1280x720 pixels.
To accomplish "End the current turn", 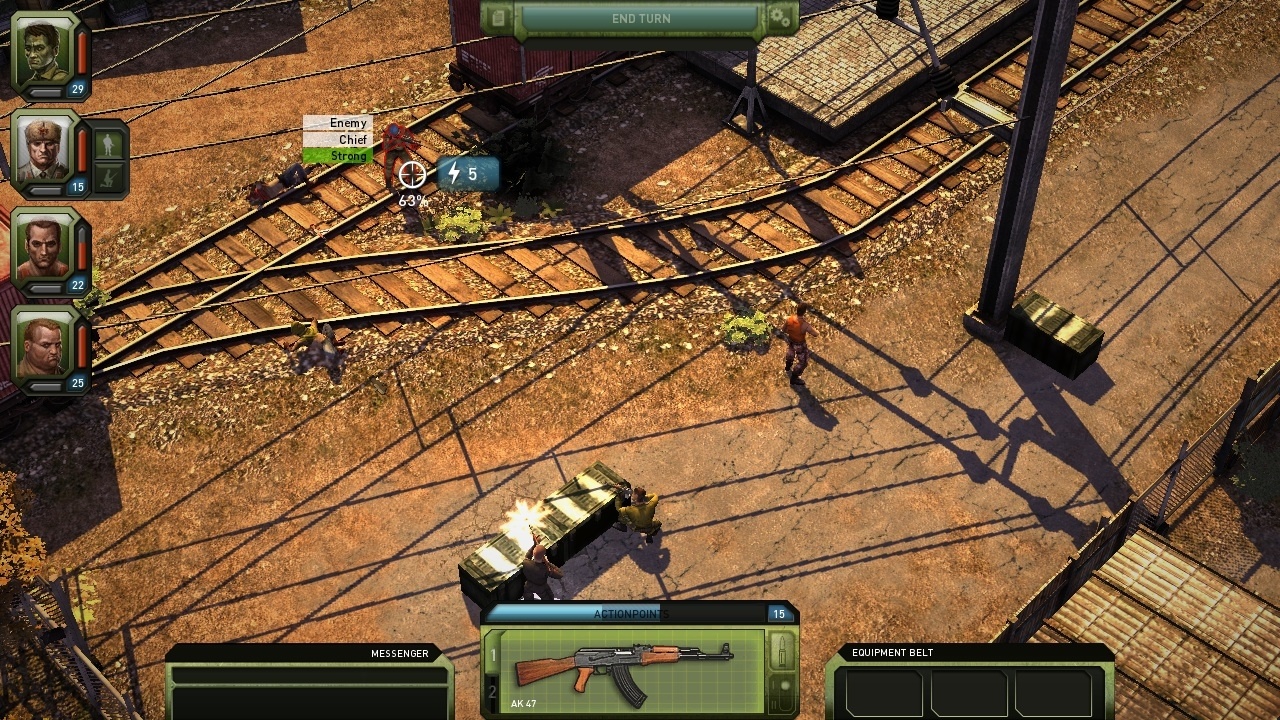I will pyautogui.click(x=641, y=19).
